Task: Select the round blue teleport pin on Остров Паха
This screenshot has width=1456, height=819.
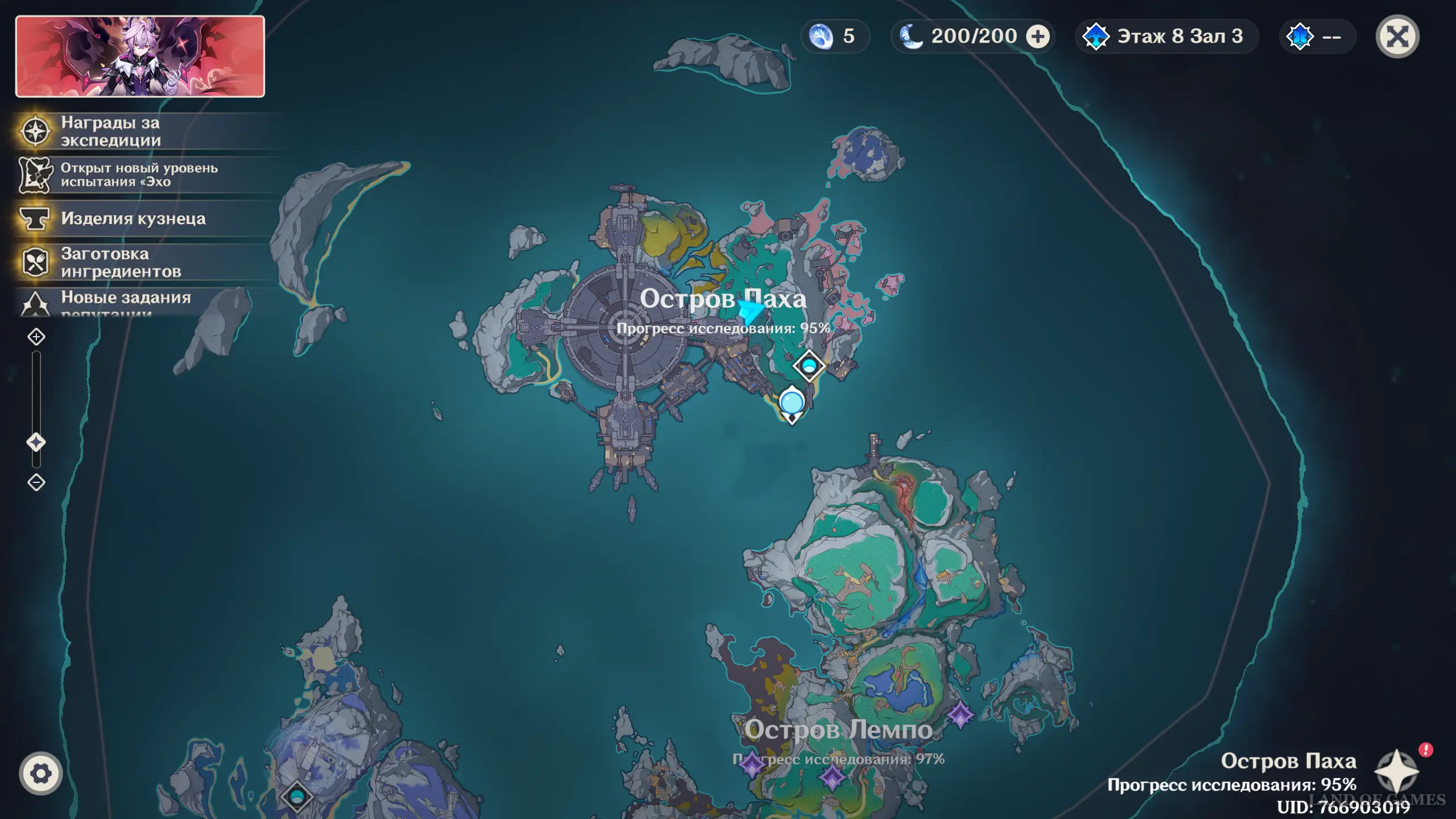Action: coord(791,403)
